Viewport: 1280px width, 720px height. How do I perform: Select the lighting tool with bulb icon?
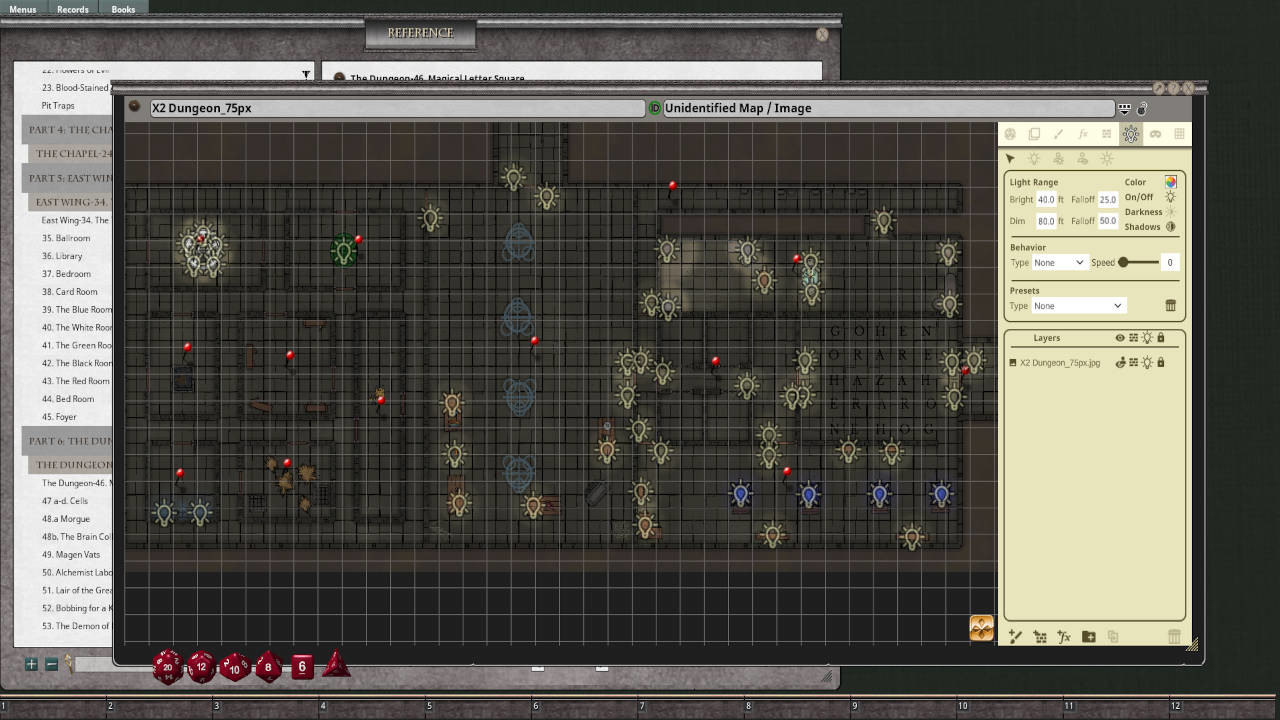[1131, 134]
